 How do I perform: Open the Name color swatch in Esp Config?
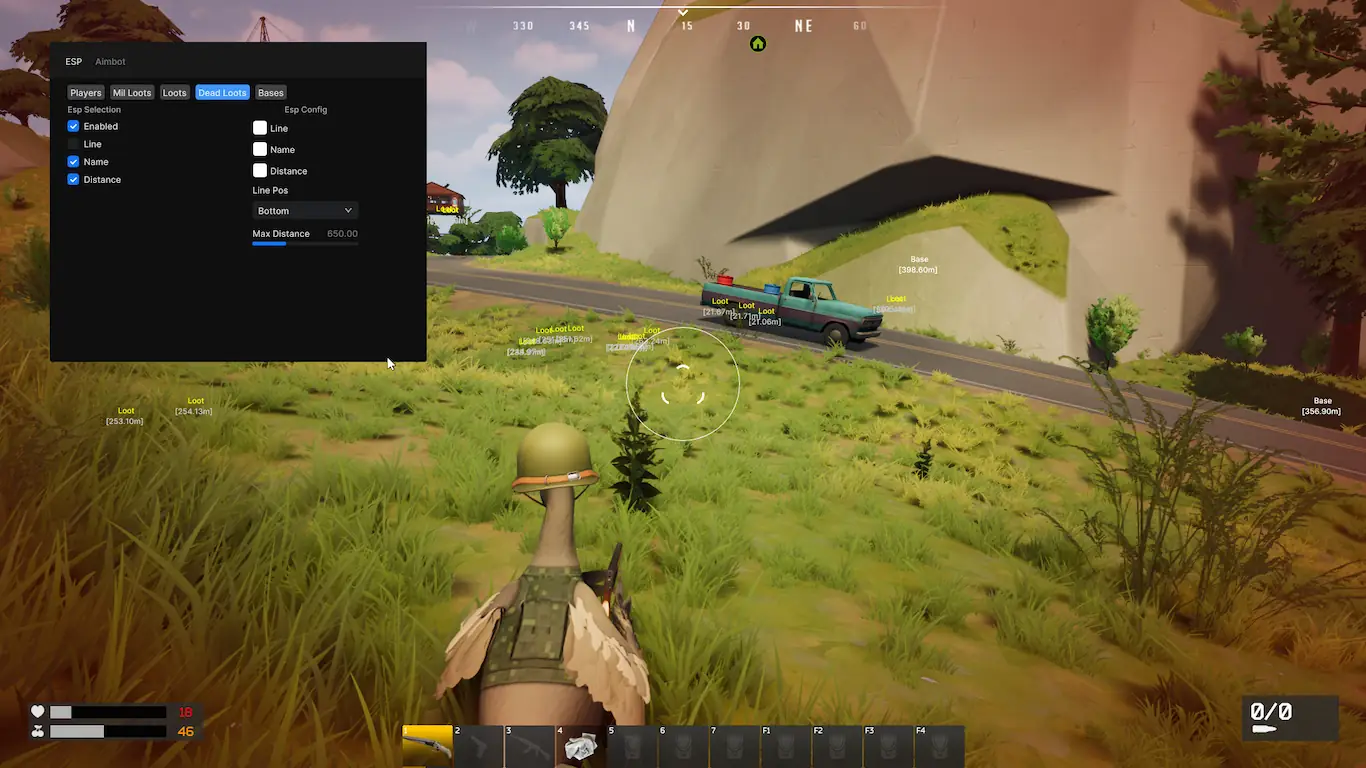pyautogui.click(x=260, y=149)
